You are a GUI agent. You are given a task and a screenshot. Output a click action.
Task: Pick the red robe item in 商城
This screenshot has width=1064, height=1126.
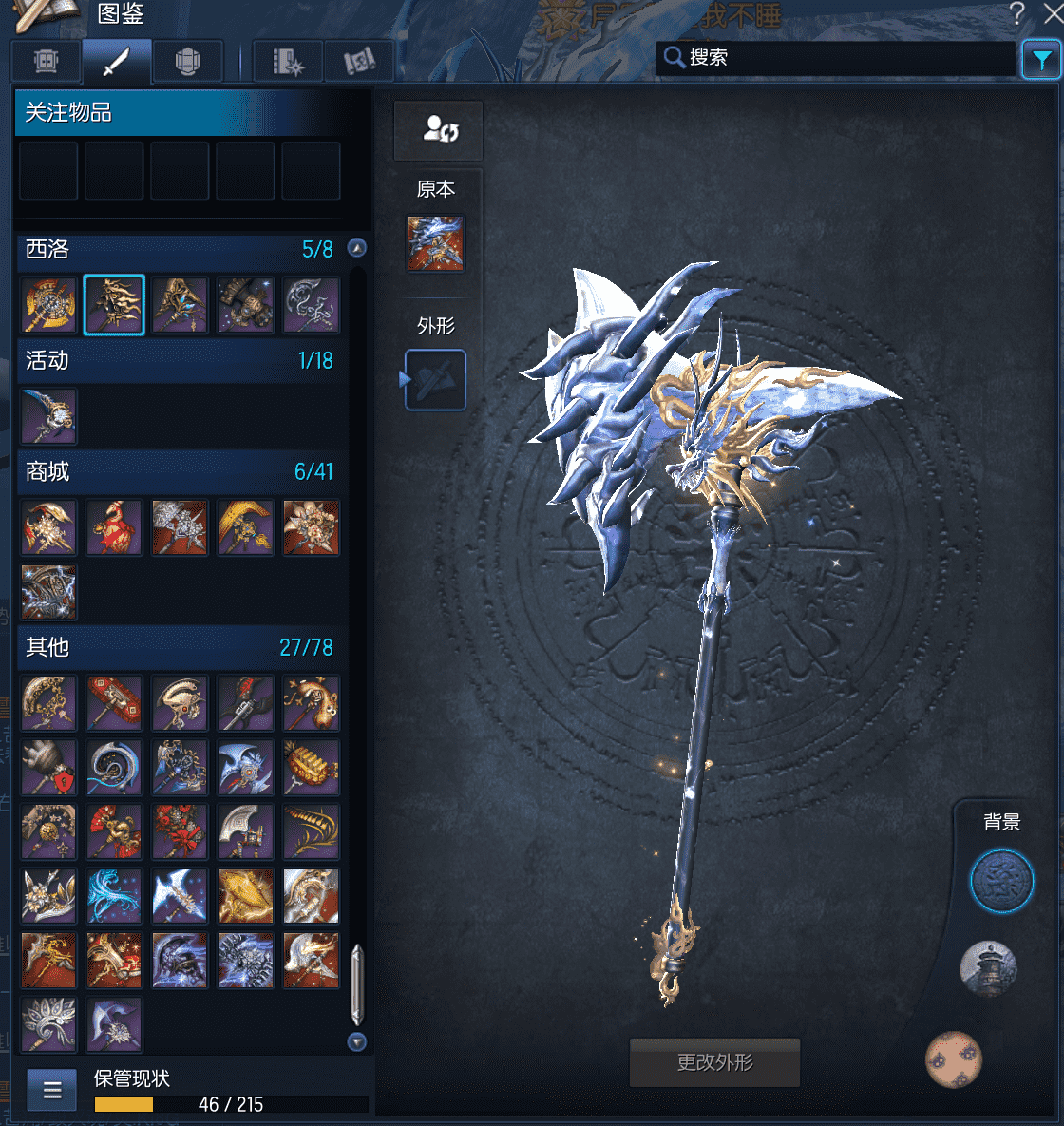pos(114,527)
